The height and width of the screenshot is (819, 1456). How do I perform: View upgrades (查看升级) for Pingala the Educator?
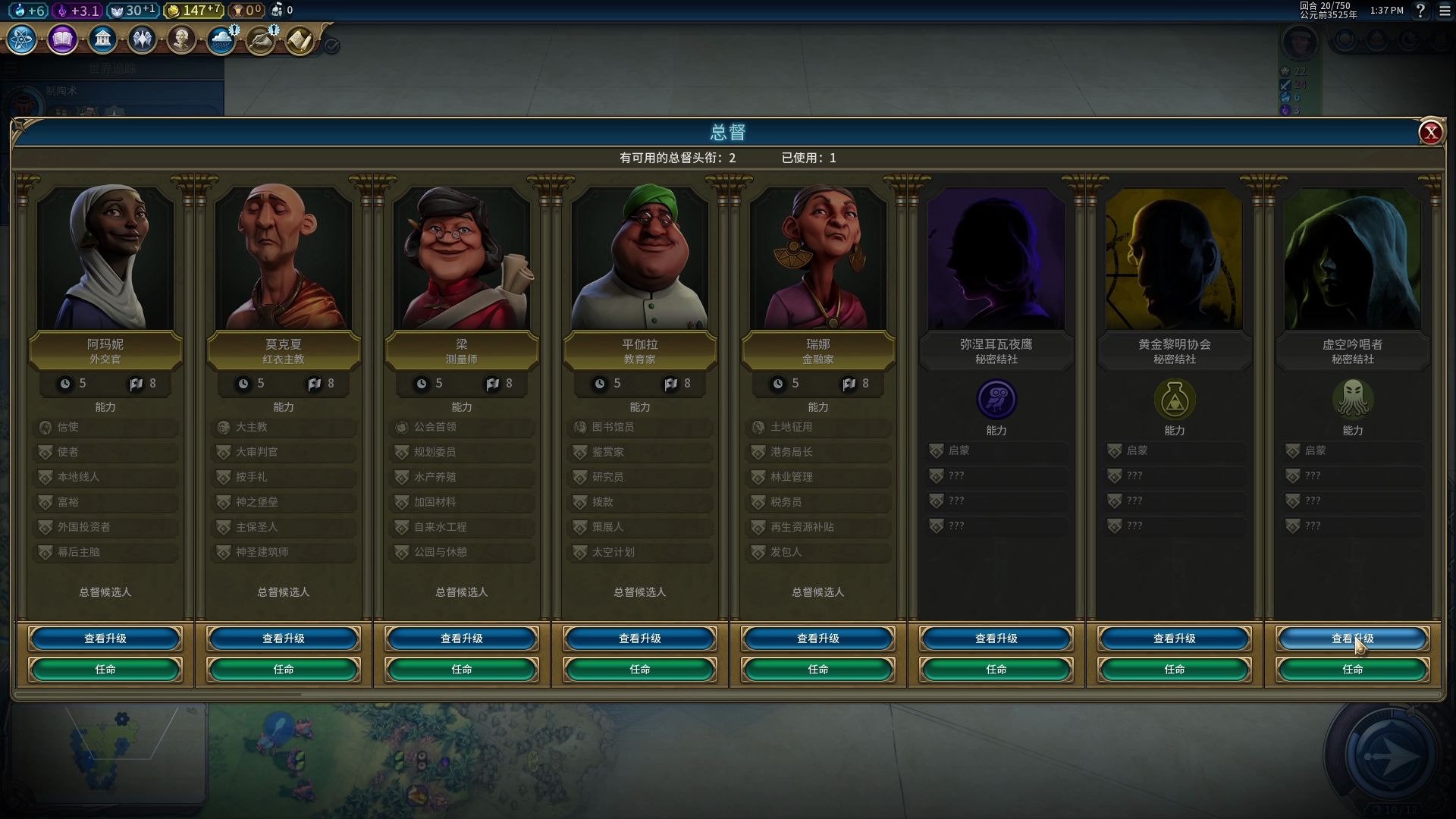point(640,639)
